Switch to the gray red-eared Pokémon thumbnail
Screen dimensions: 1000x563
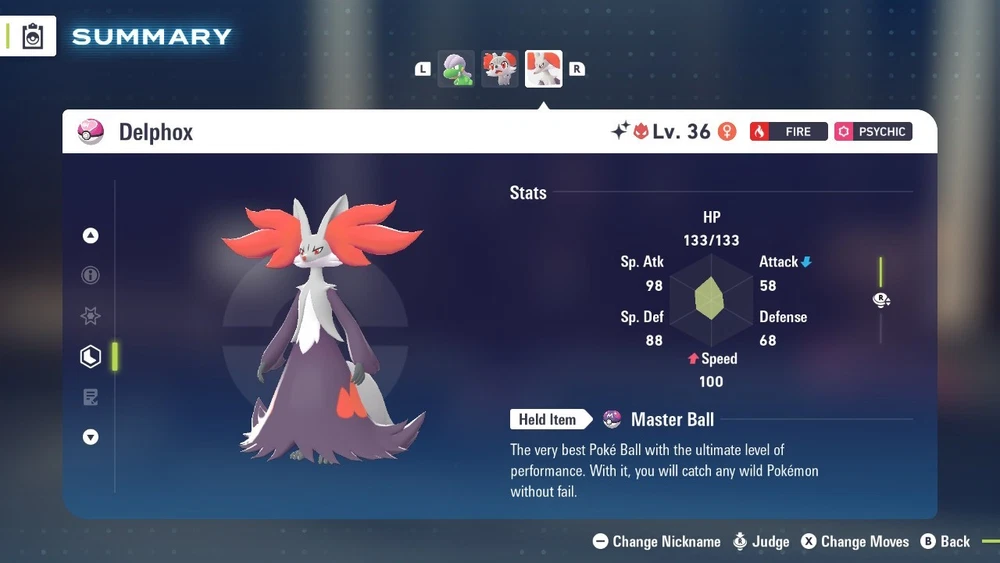pos(500,69)
